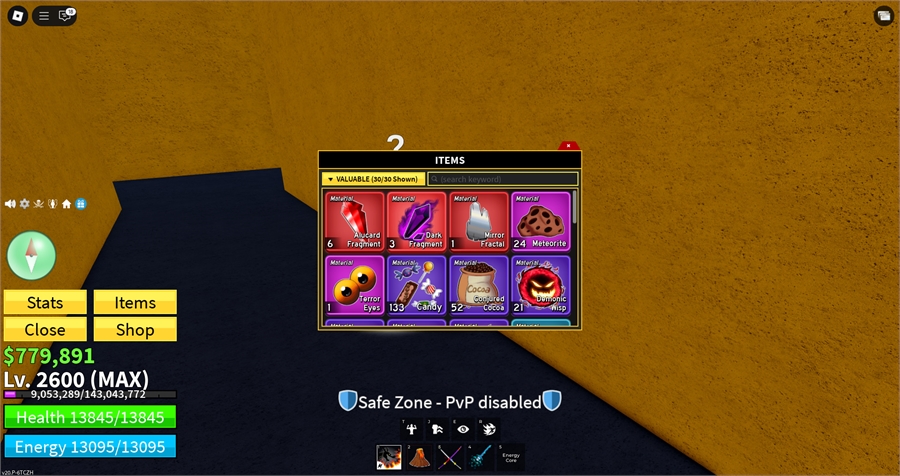
Task: Open the gear settings icon
Action: click(x=25, y=204)
